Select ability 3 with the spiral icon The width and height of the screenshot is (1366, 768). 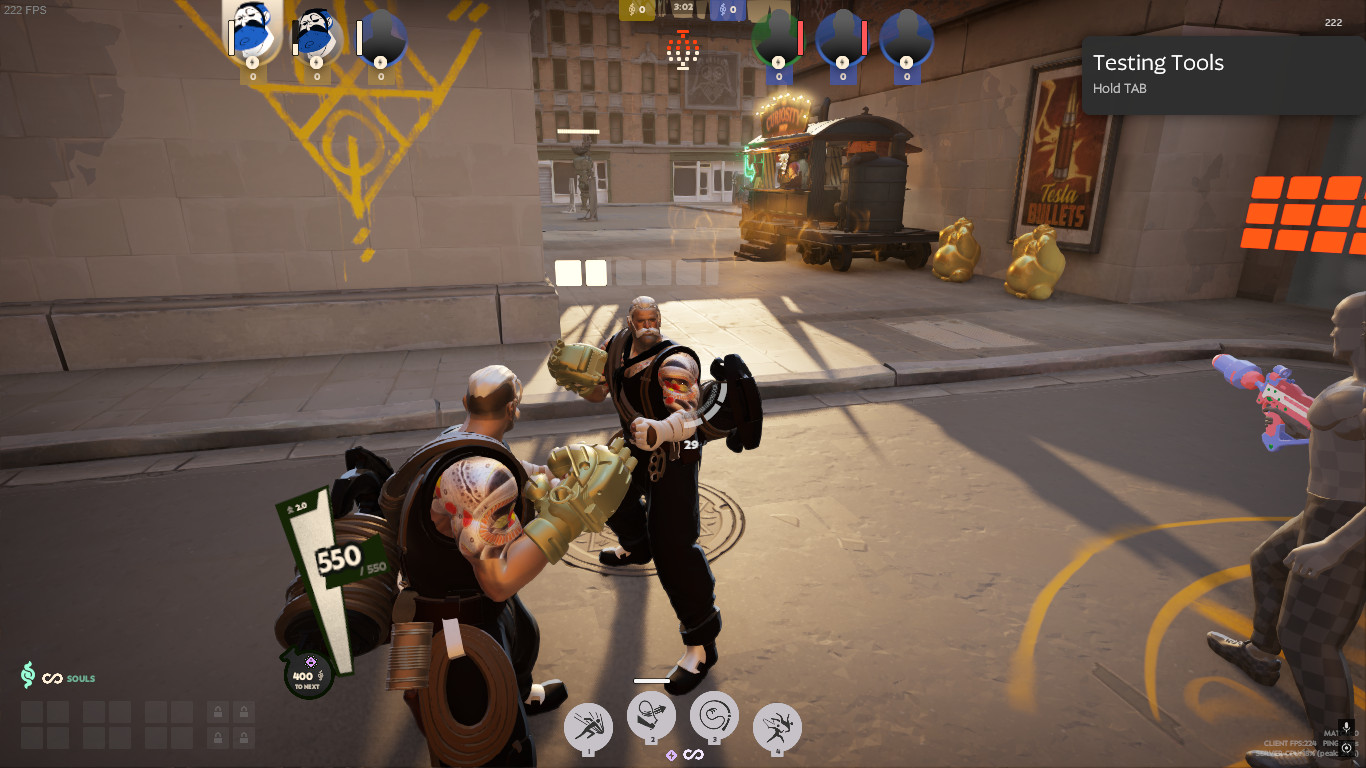[714, 715]
